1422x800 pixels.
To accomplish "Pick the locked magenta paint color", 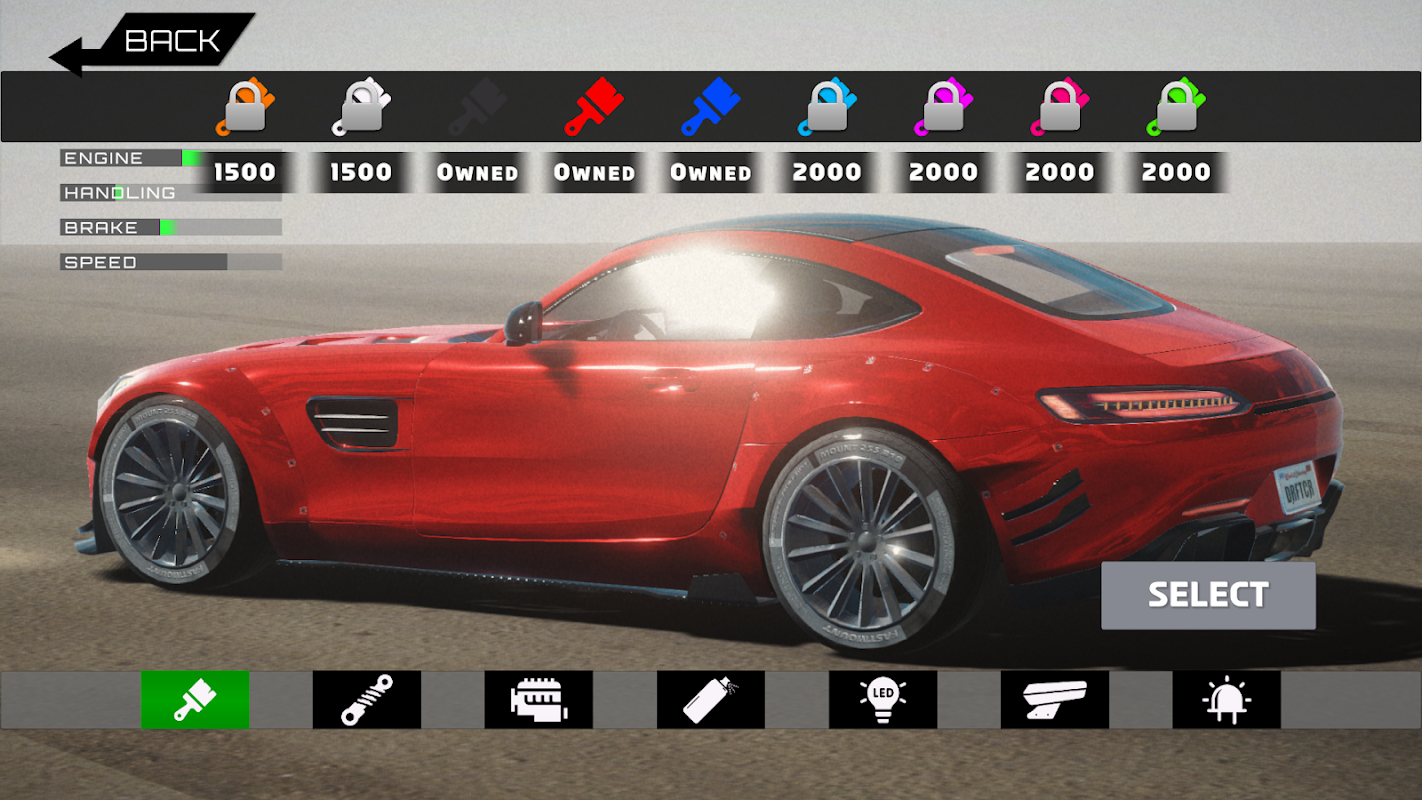I will 943,106.
